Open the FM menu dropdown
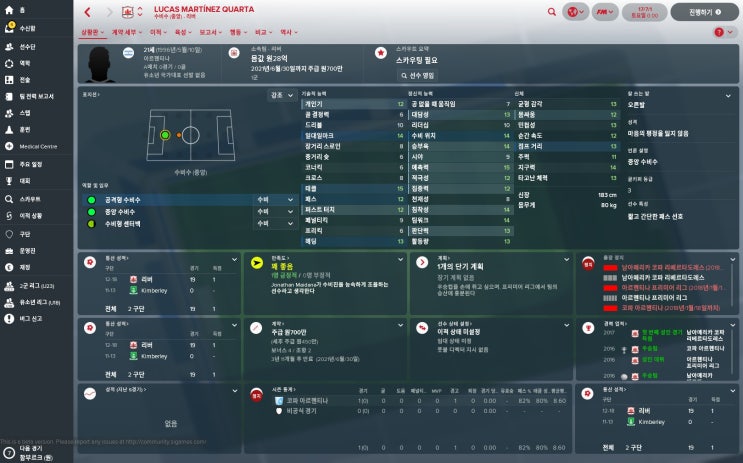The height and width of the screenshot is (463, 743). (605, 12)
